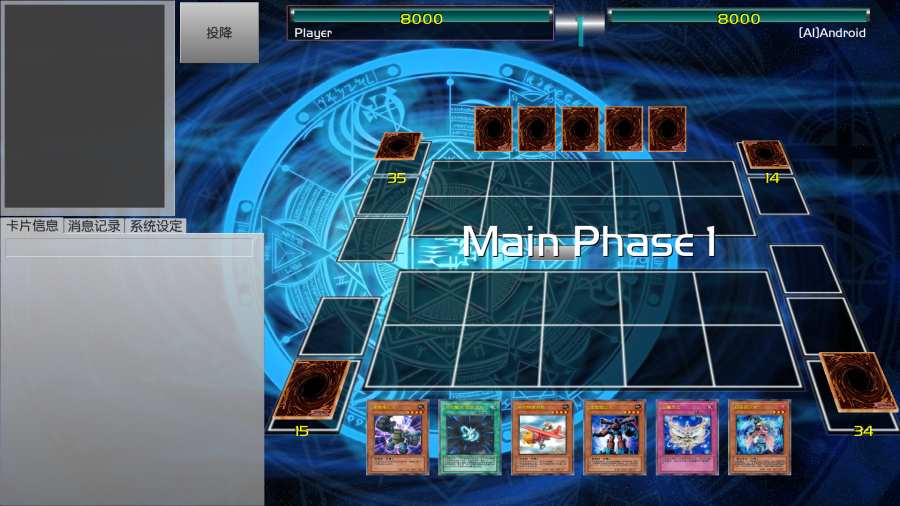900x506 pixels.
Task: Open the 消息记录 message log tab
Action: [x=93, y=226]
